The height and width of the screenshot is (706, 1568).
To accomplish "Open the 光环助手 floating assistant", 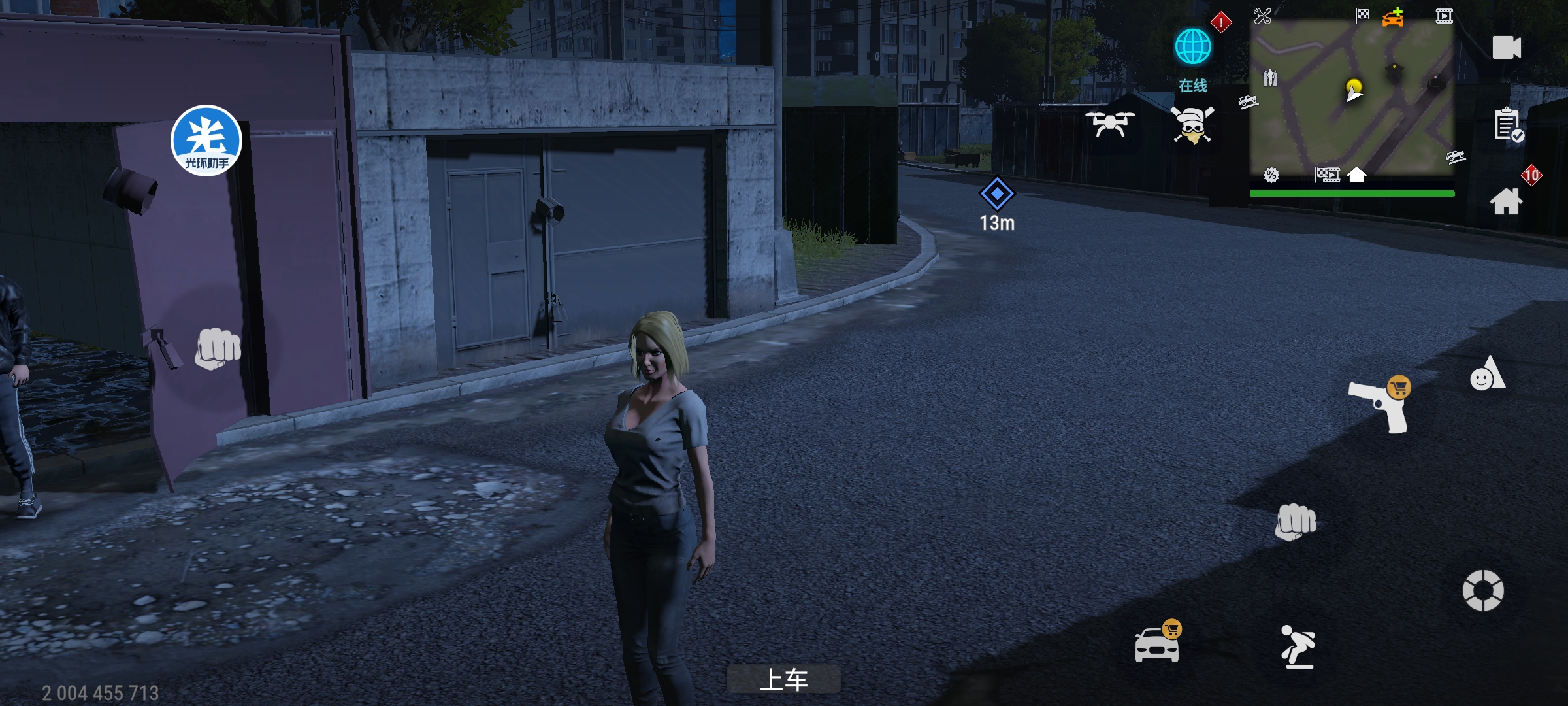I will (206, 141).
